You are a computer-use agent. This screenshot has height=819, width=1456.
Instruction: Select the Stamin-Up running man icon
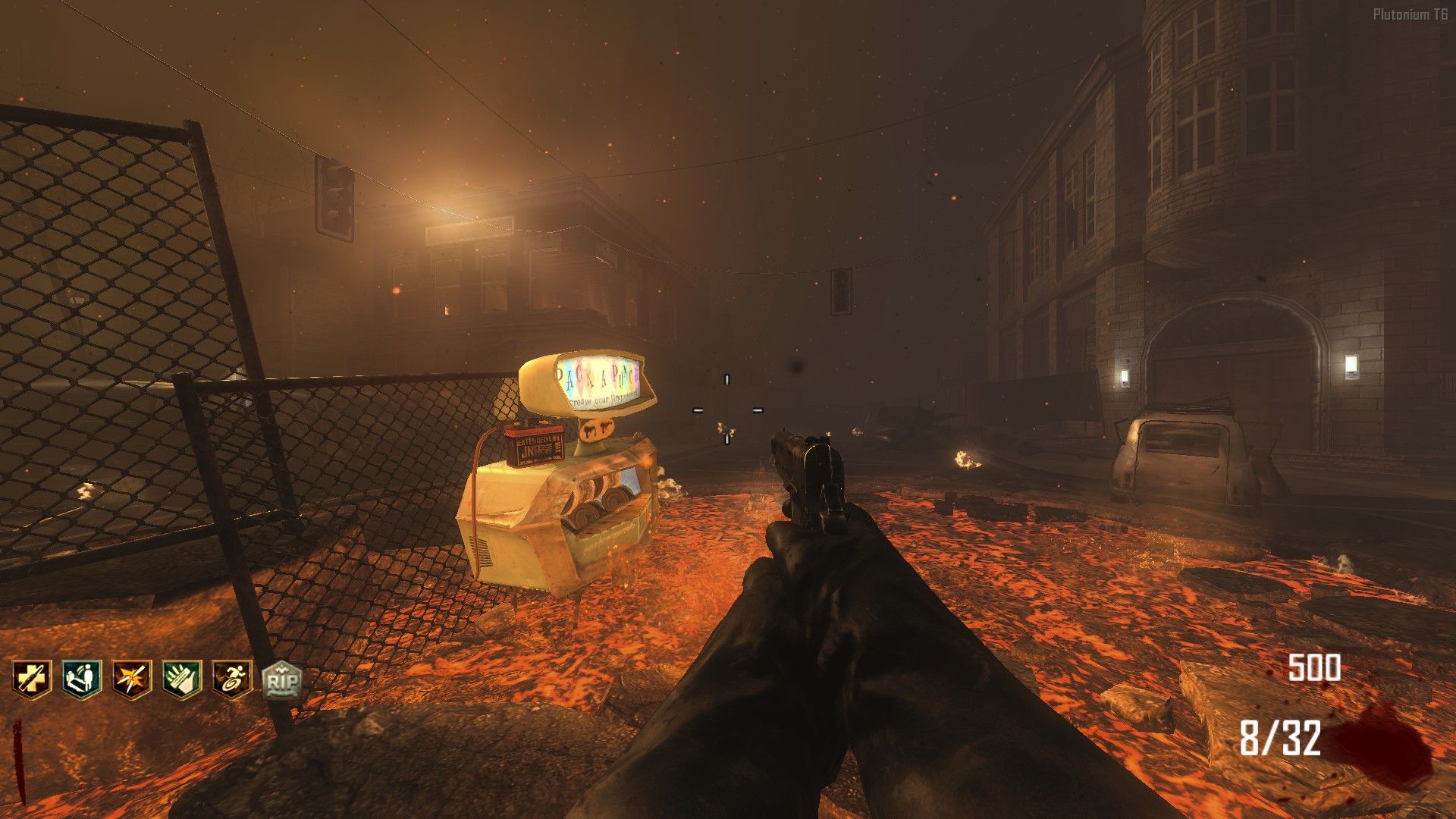coord(231,679)
